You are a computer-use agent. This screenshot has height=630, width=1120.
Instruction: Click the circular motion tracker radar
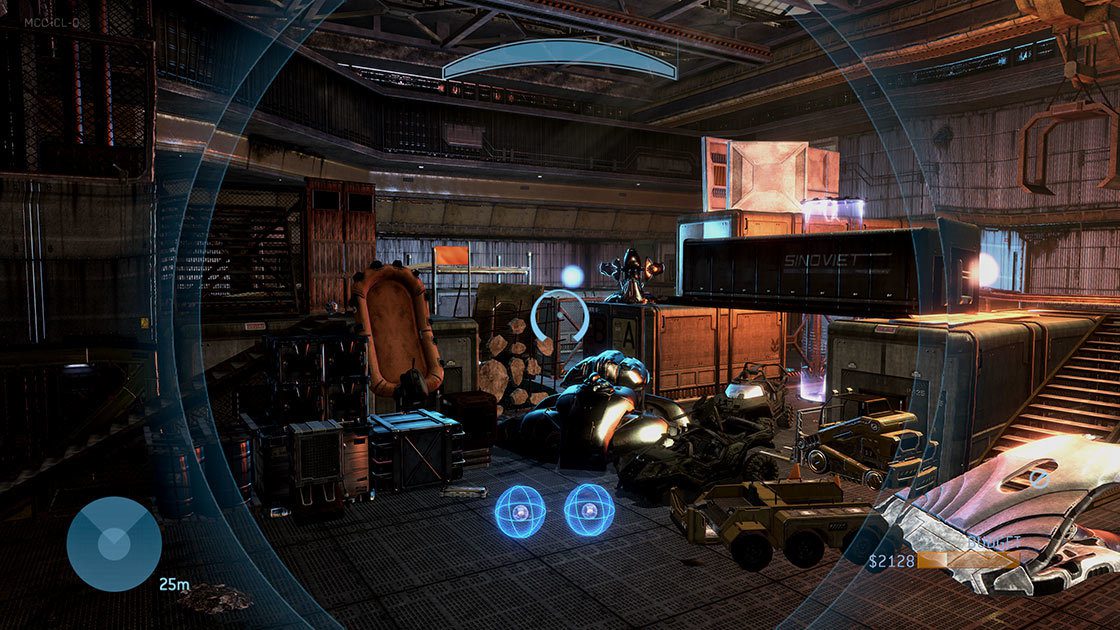113,544
